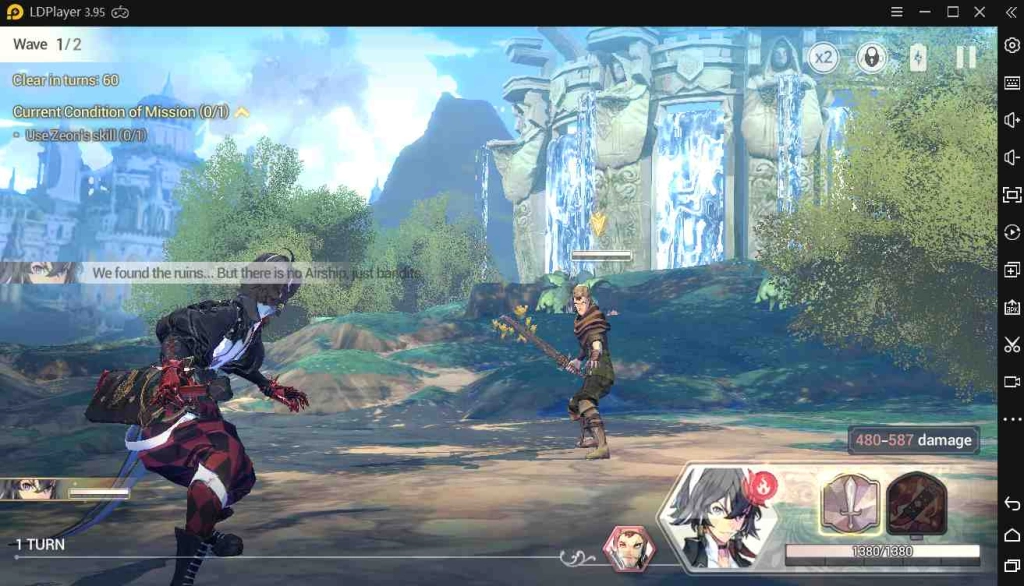Select the dark red locked skill icon
The height and width of the screenshot is (586, 1024).
click(917, 502)
